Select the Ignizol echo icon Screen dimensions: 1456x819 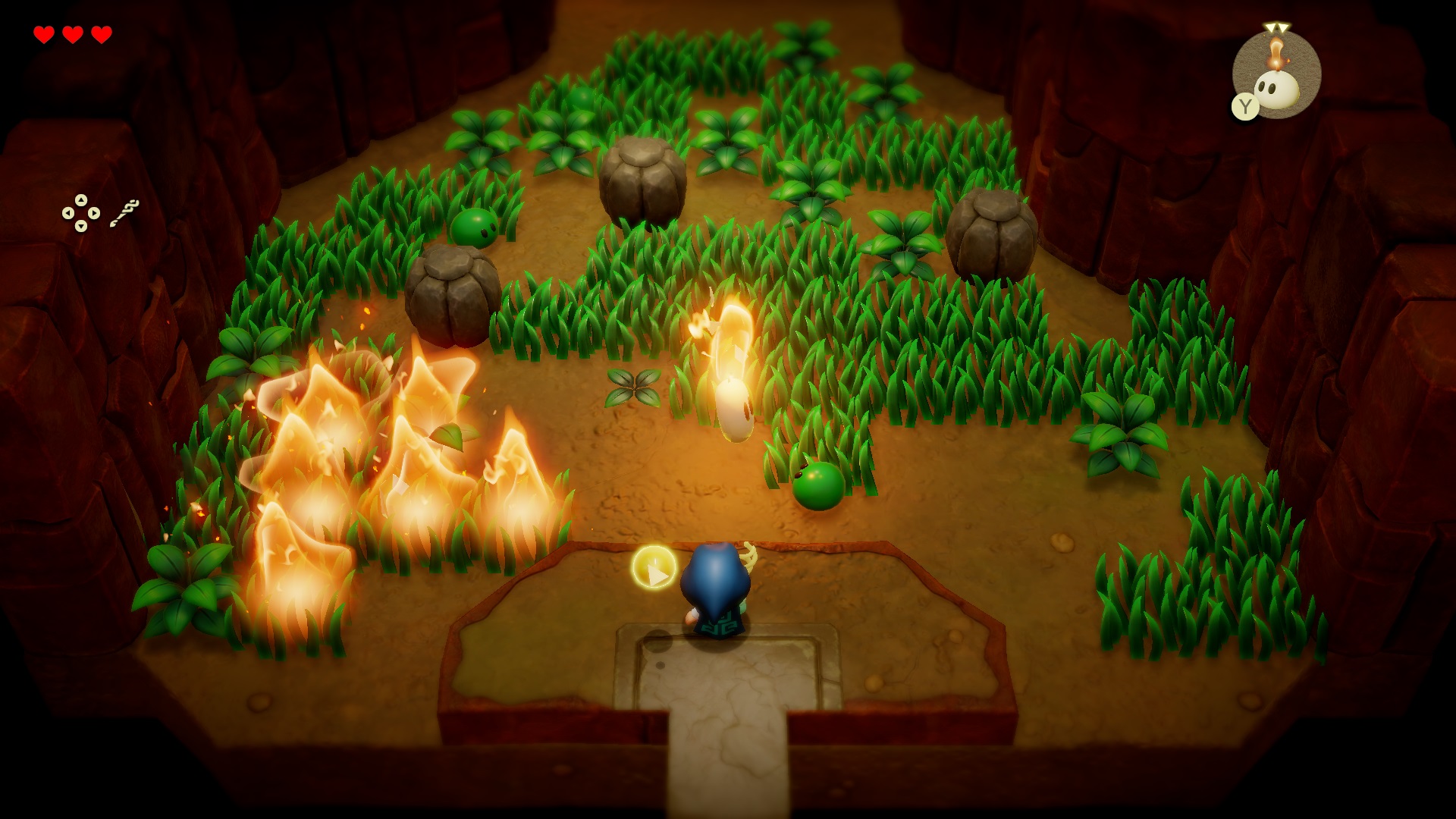1276,74
